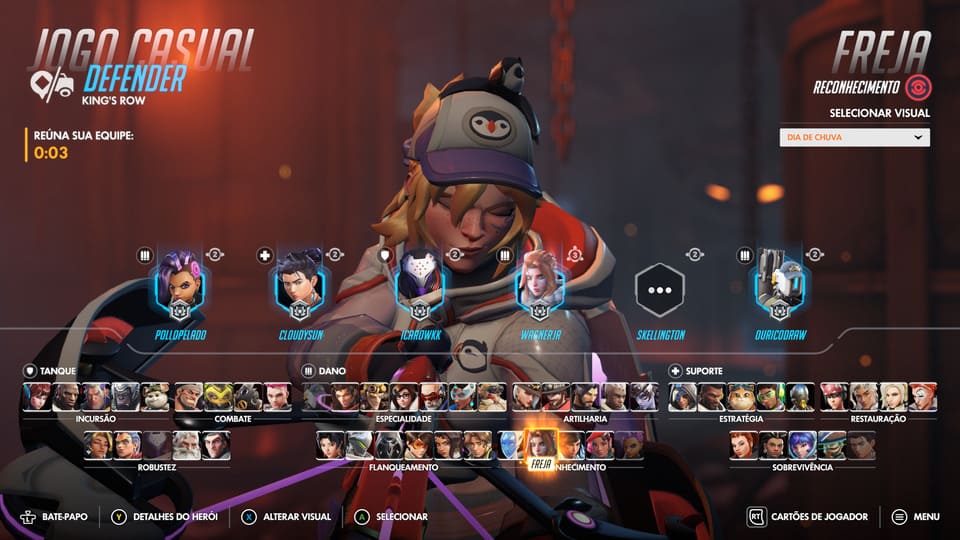
Task: Select the highlighted Freja hero portrait
Action: (x=541, y=445)
